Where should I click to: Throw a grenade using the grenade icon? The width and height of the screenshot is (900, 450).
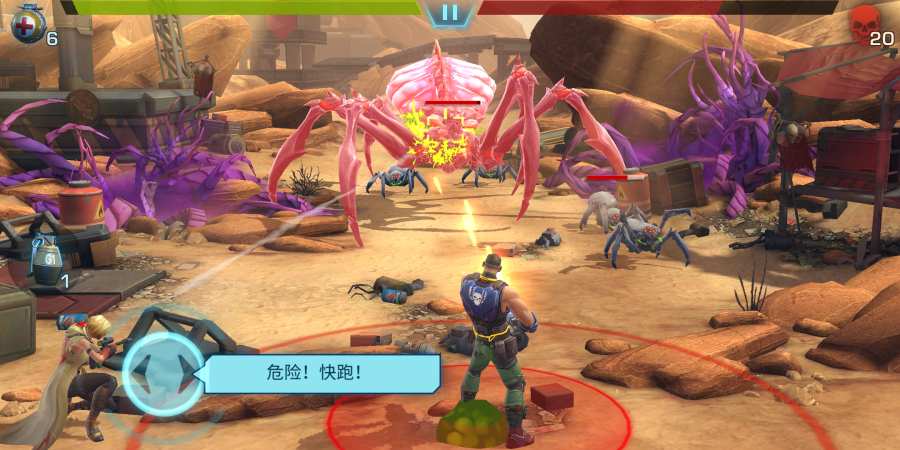click(x=46, y=263)
